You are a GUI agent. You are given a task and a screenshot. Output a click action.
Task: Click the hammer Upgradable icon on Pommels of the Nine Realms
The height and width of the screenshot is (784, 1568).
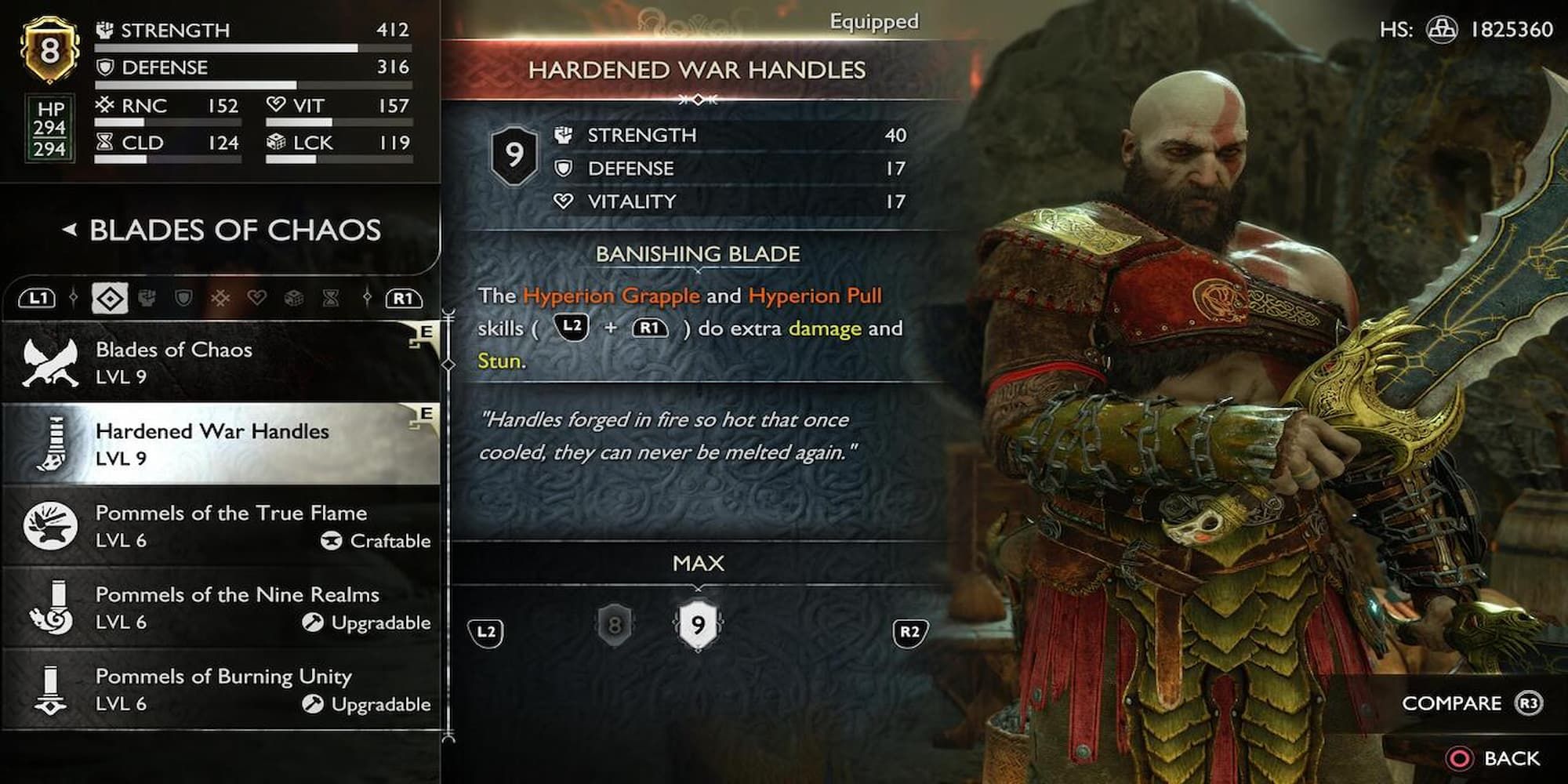tap(314, 622)
